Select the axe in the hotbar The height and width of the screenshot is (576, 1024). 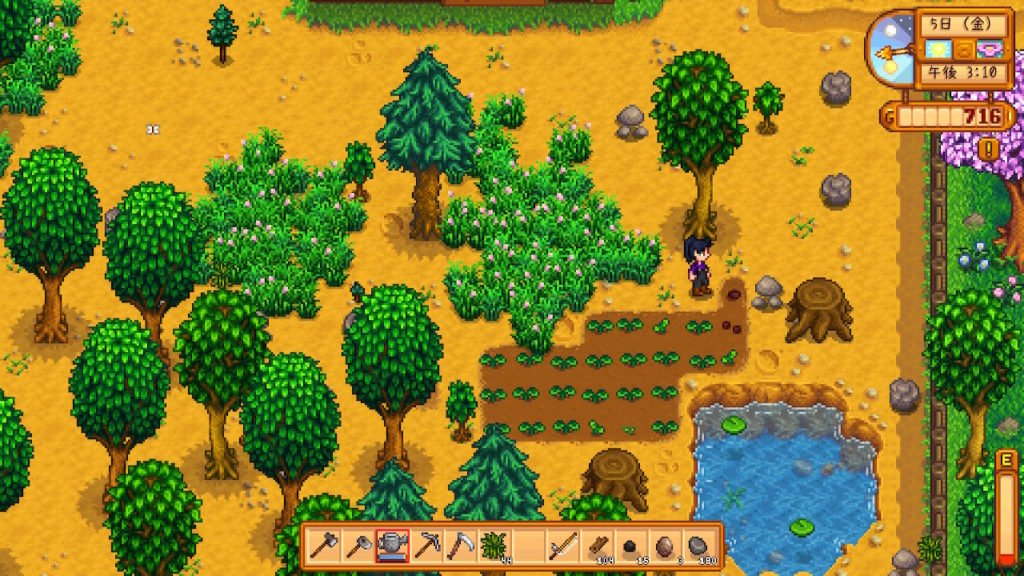point(324,546)
